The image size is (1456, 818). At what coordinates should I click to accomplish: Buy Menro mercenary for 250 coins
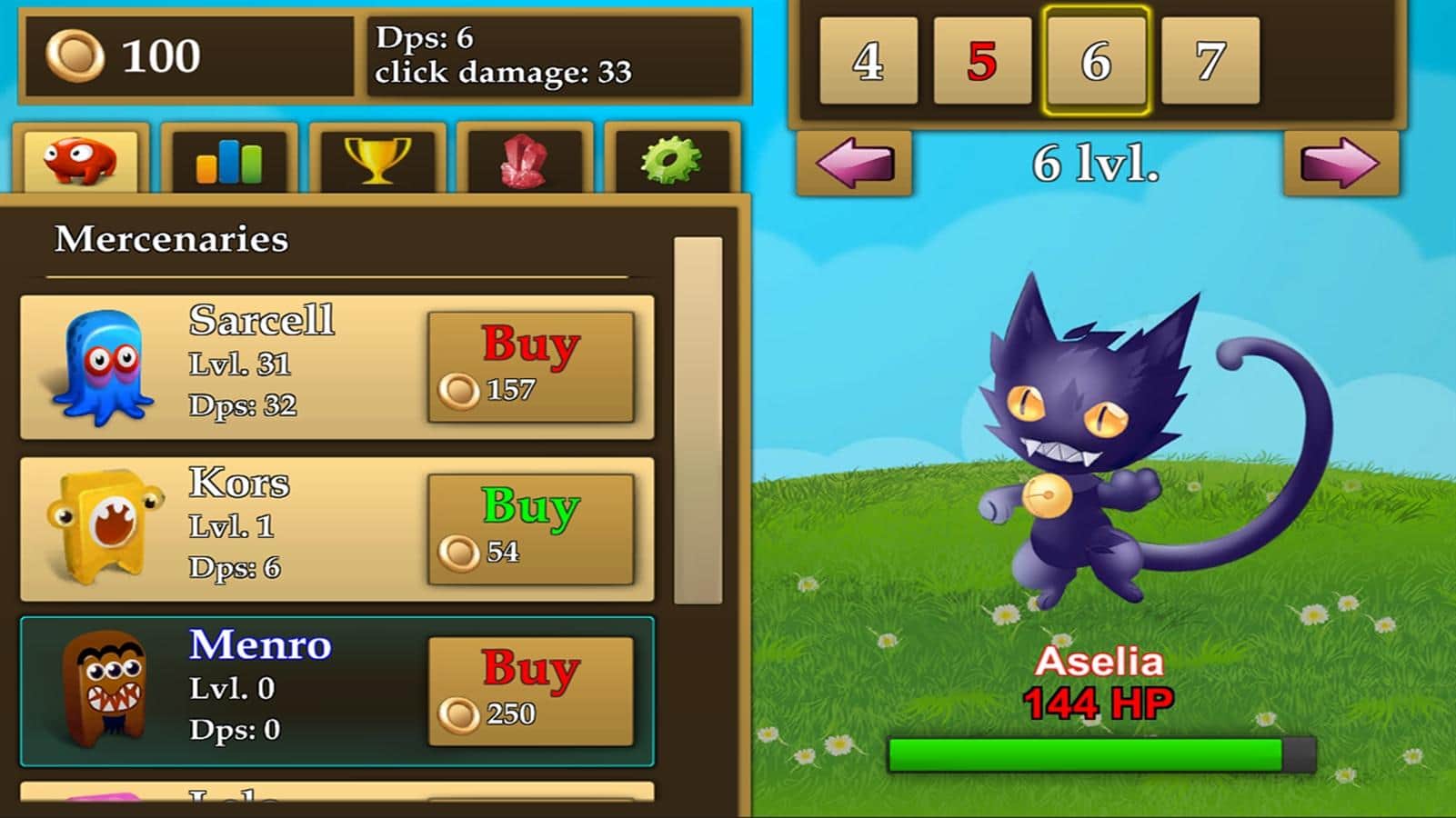[531, 691]
